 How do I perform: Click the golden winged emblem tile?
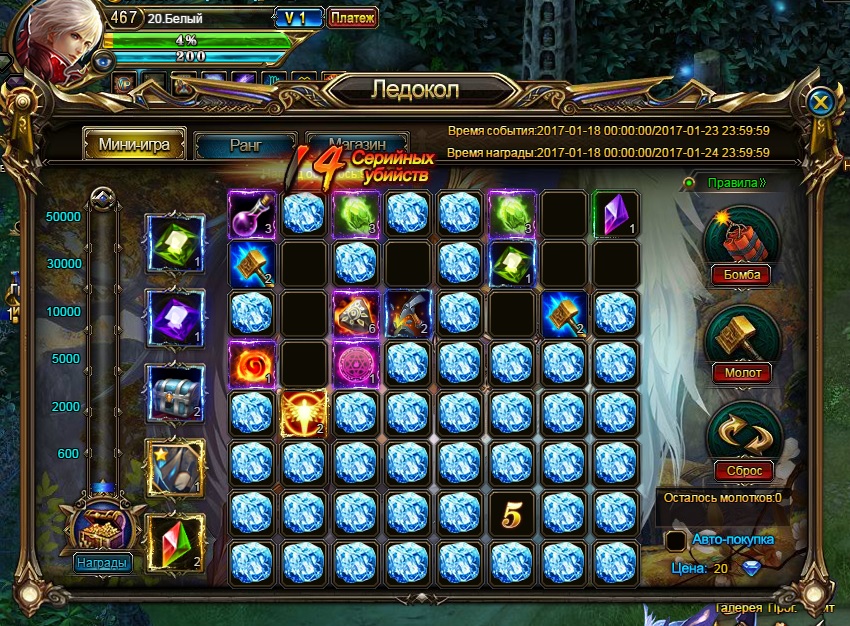pos(302,412)
